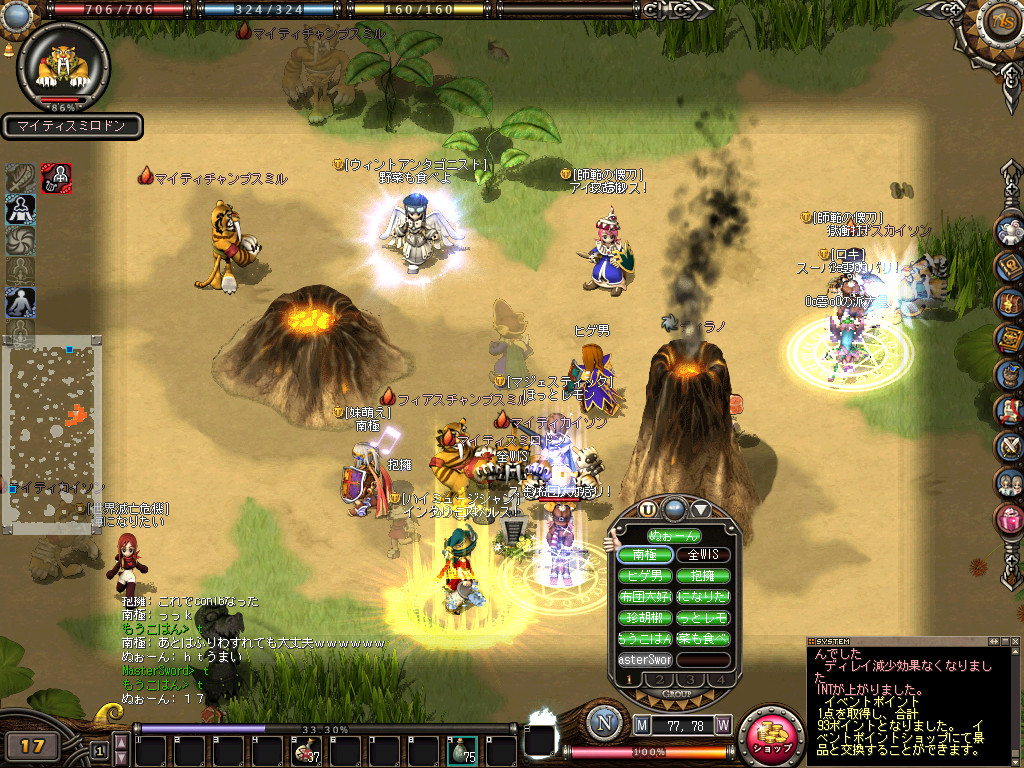This screenshot has width=1024, height=768.
Task: Choose party member 抱擁 in group list
Action: [703, 575]
